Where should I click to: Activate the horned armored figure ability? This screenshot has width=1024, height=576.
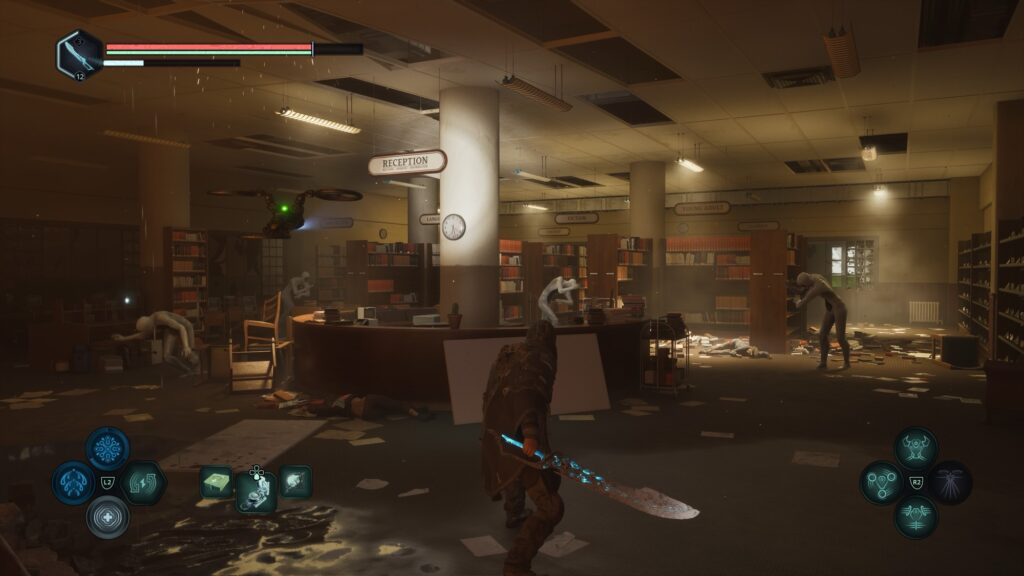click(916, 448)
